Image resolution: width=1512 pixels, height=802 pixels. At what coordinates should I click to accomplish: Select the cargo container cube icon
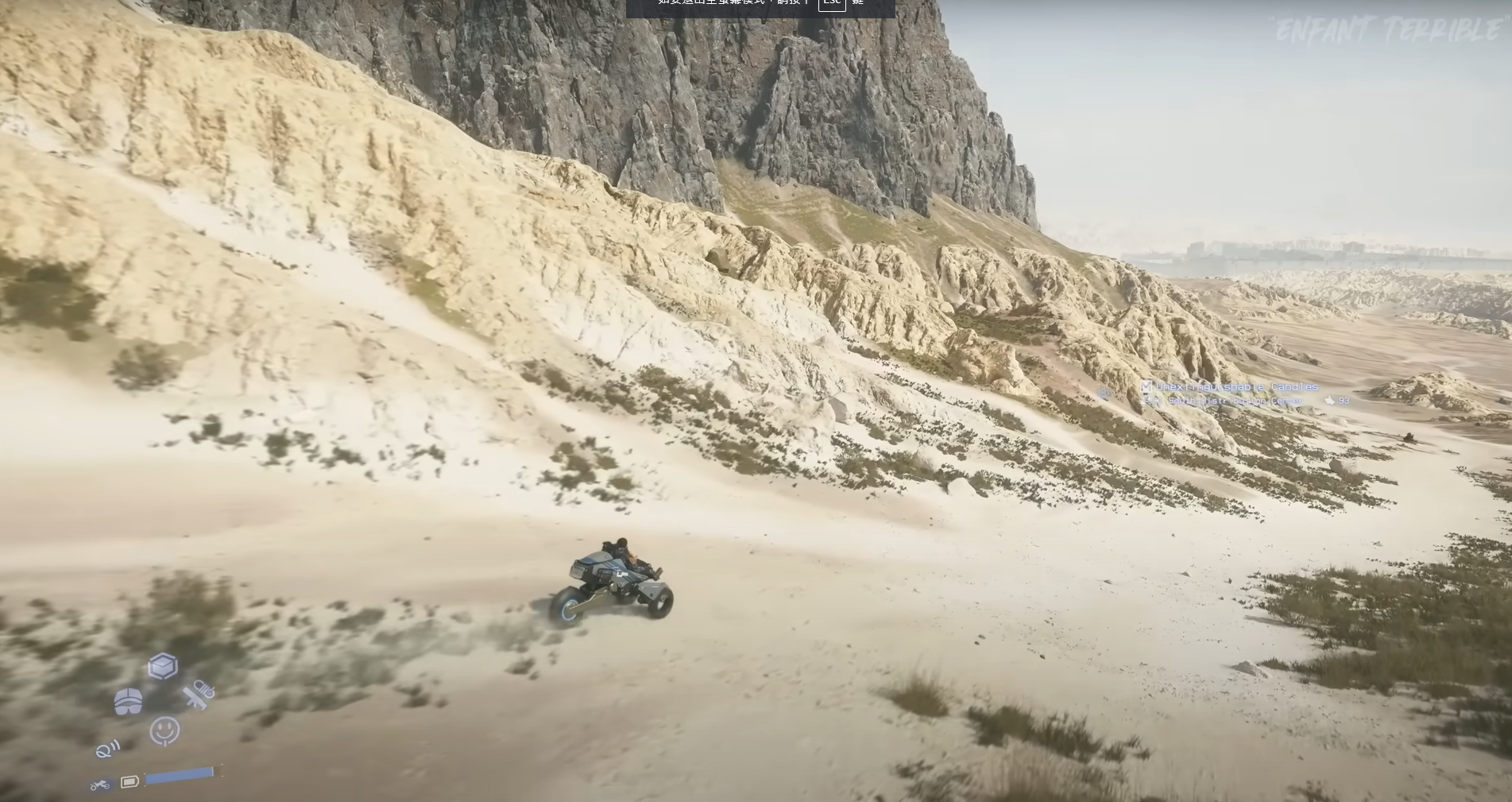point(163,665)
